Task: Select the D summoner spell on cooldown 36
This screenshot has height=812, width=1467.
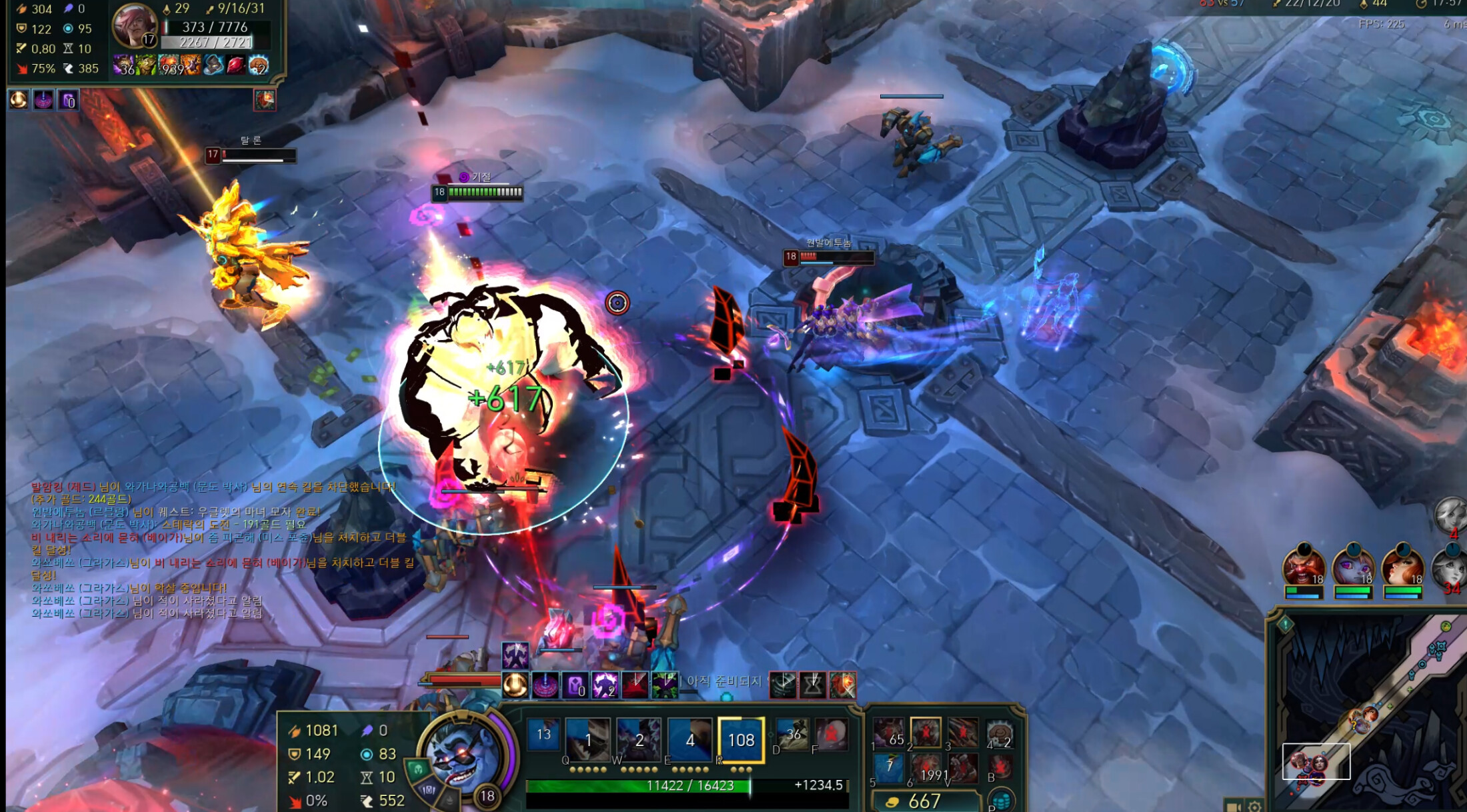Action: point(793,735)
